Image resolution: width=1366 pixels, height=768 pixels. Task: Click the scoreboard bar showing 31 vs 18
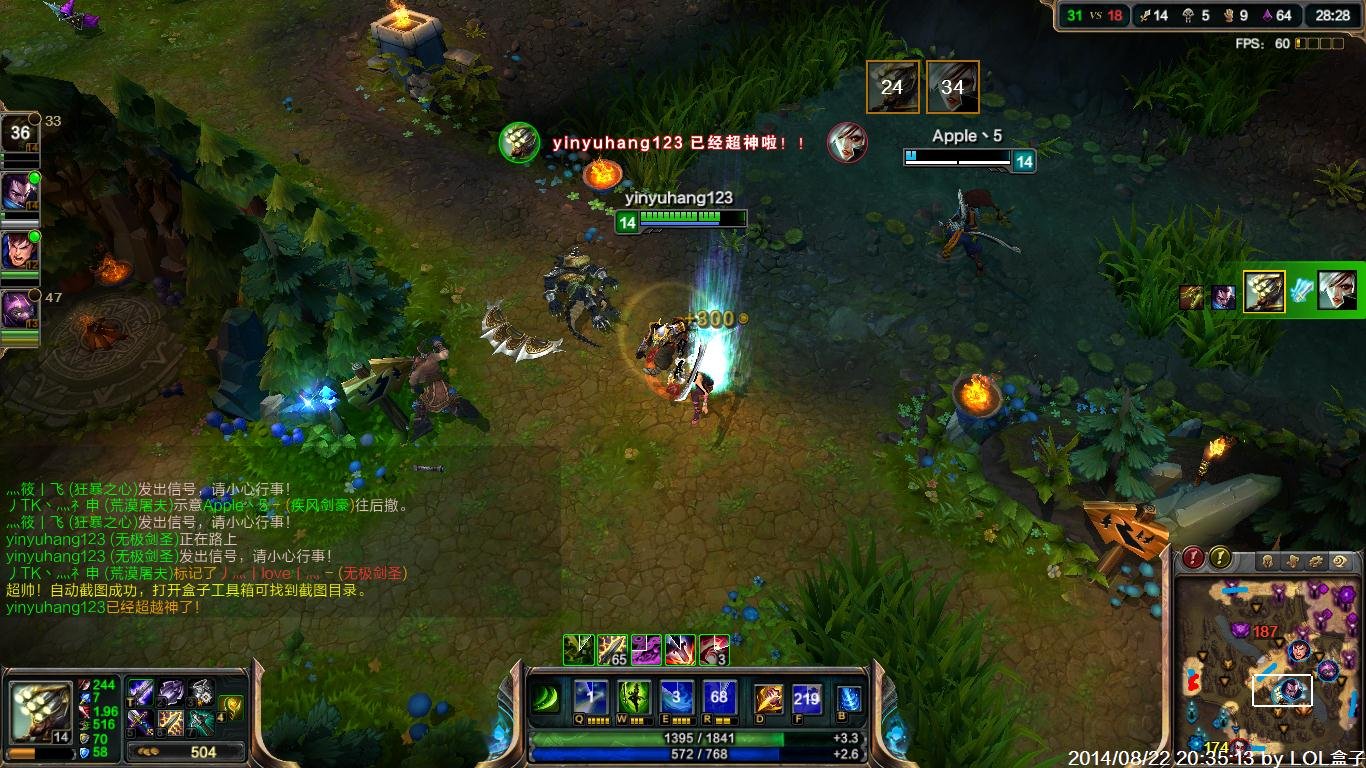pos(1094,15)
